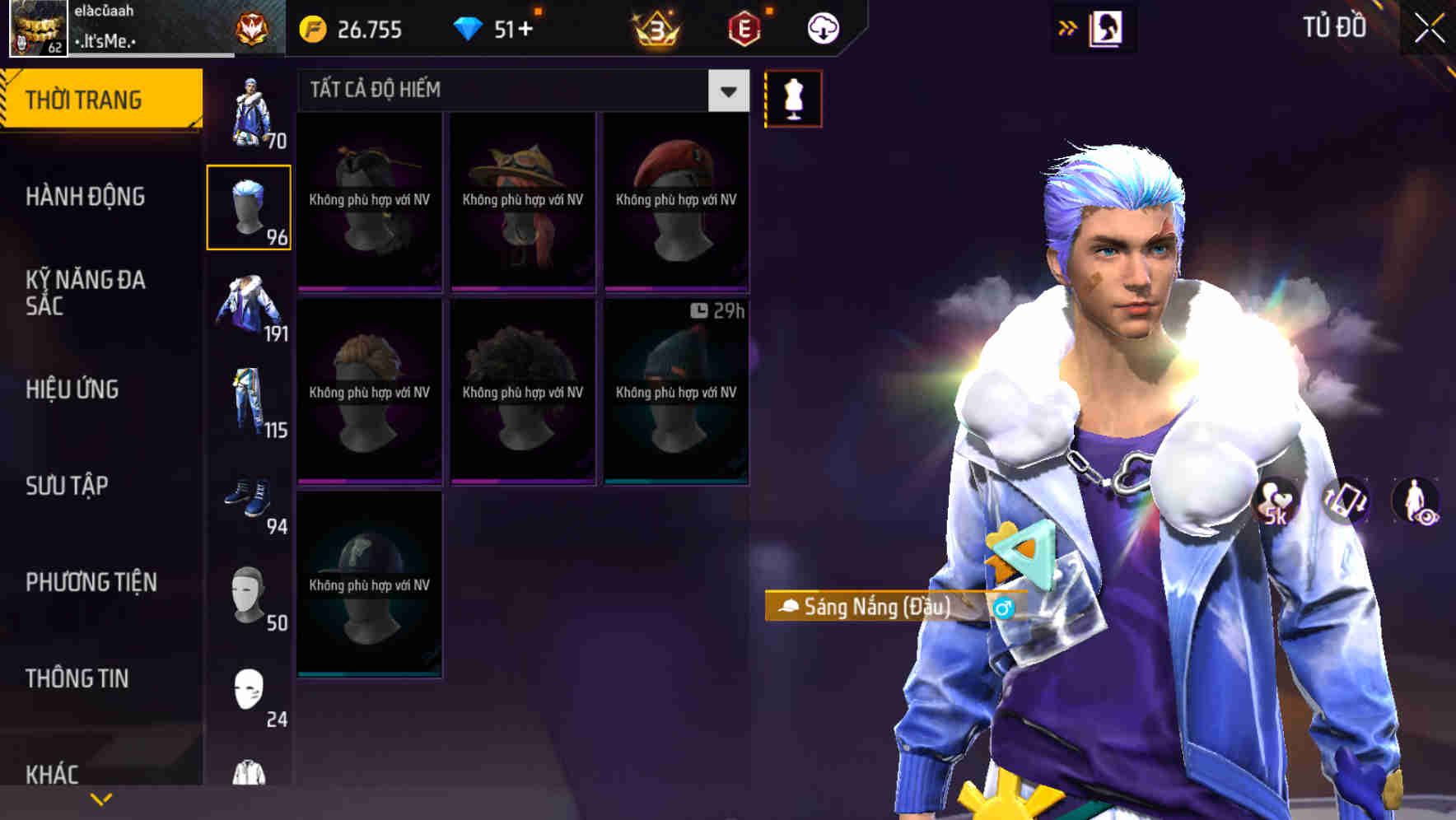Screen dimensions: 1456x820
Task: Open the PHƯƠNG TIỆN section
Action: coord(91,581)
